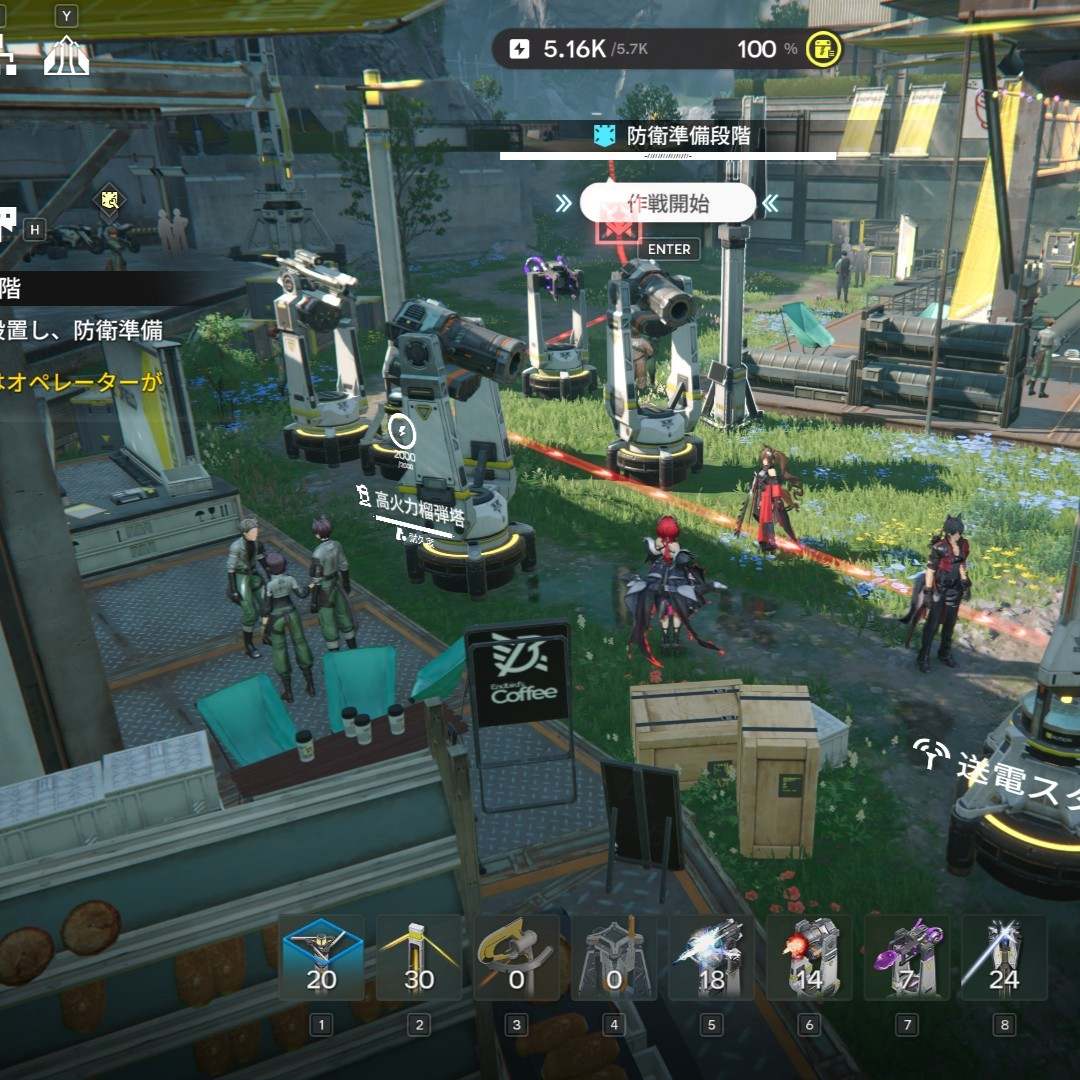Screen dimensions: 1080x1080
Task: Pick the white beam tower slot showing 24
Action: pyautogui.click(x=1003, y=958)
